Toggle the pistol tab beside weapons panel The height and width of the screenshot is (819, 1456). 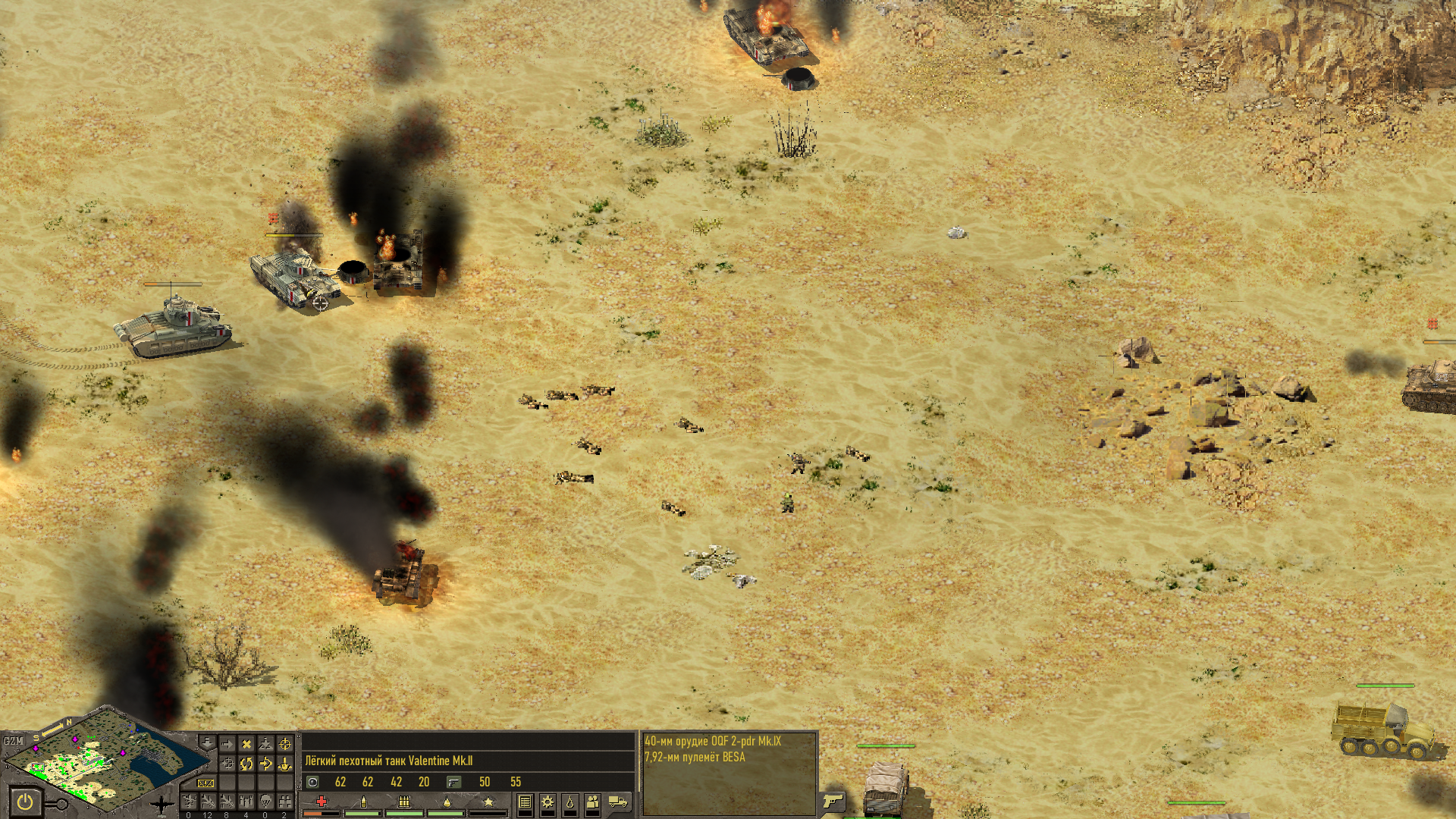coord(833,801)
